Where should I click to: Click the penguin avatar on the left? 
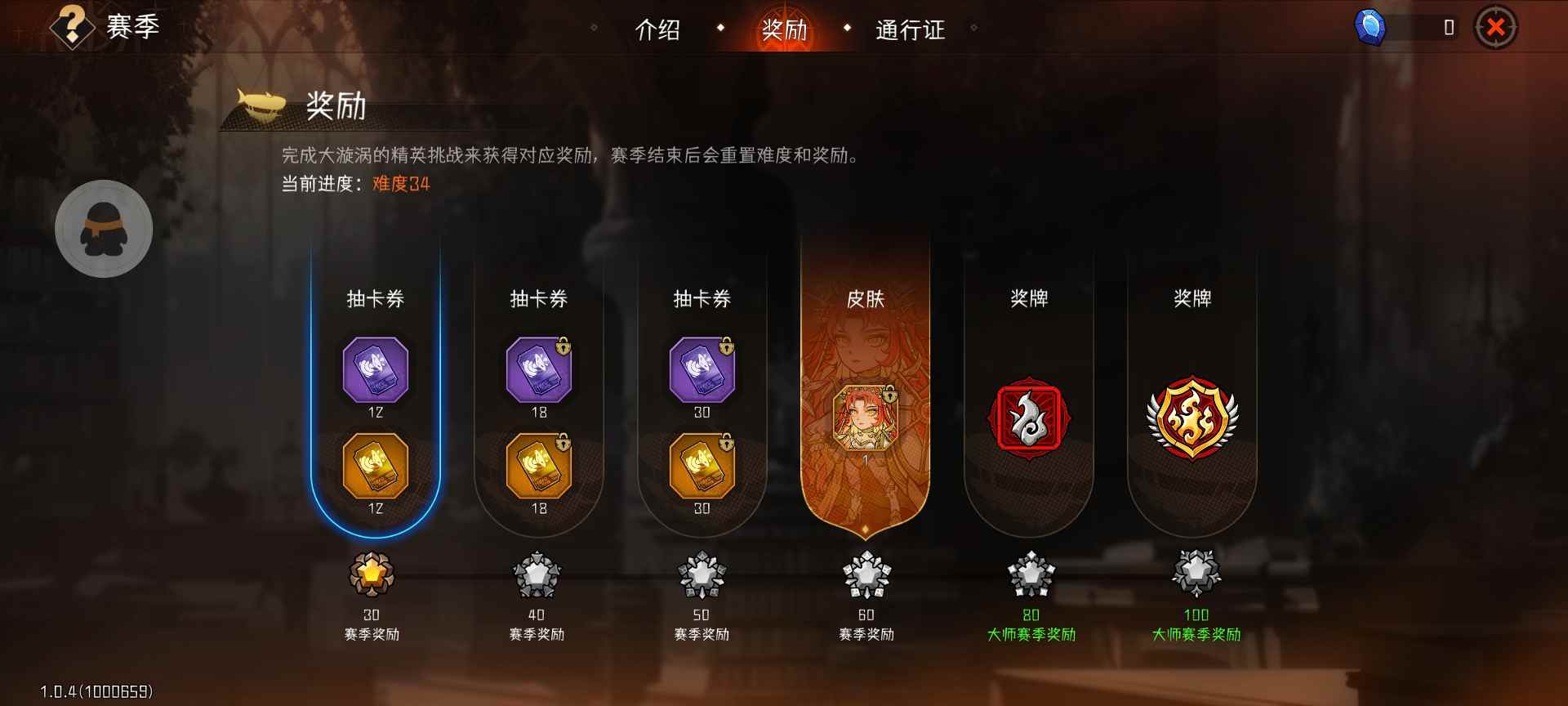pyautogui.click(x=103, y=230)
